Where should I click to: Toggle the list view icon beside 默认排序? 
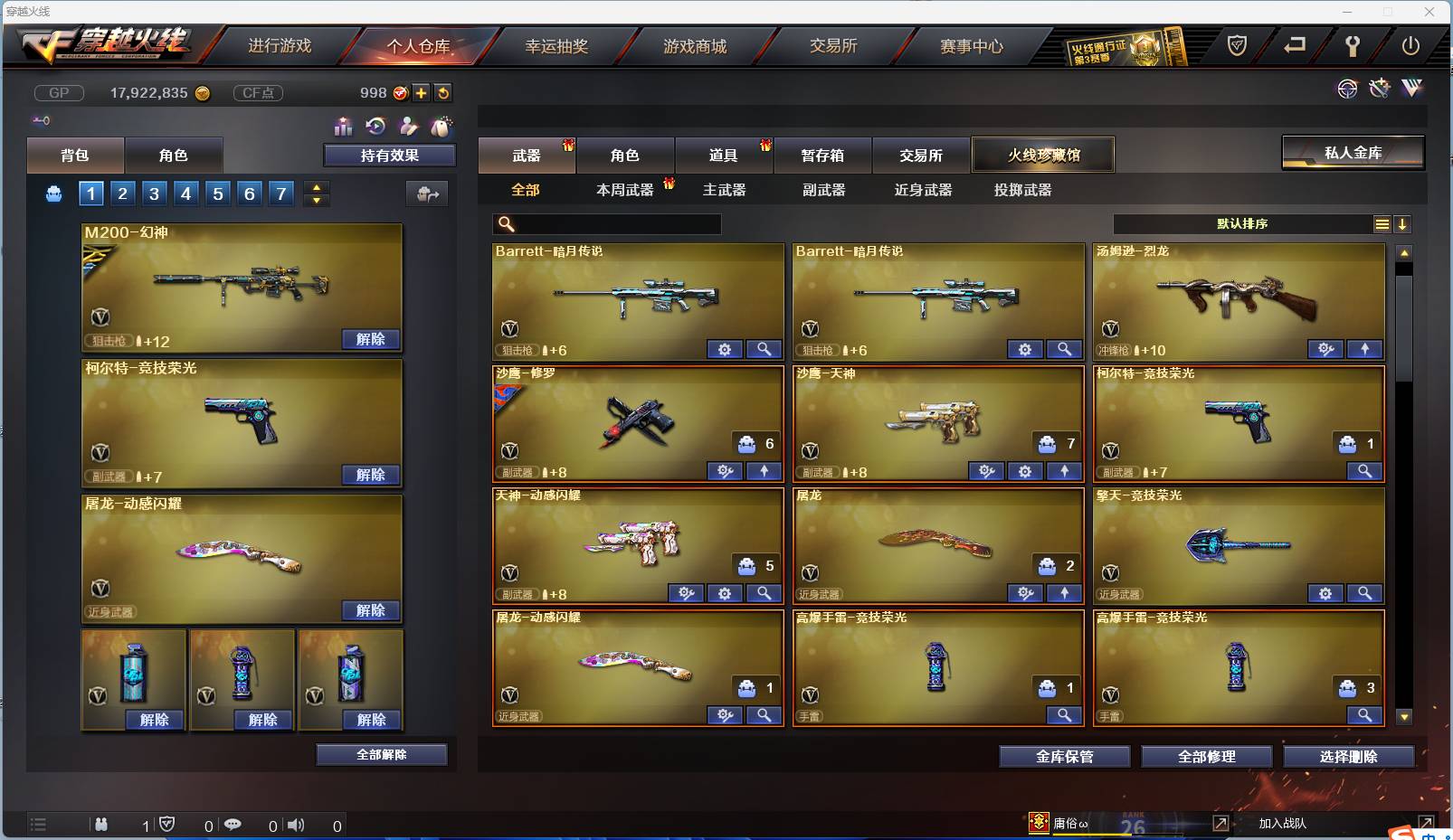pos(1383,224)
